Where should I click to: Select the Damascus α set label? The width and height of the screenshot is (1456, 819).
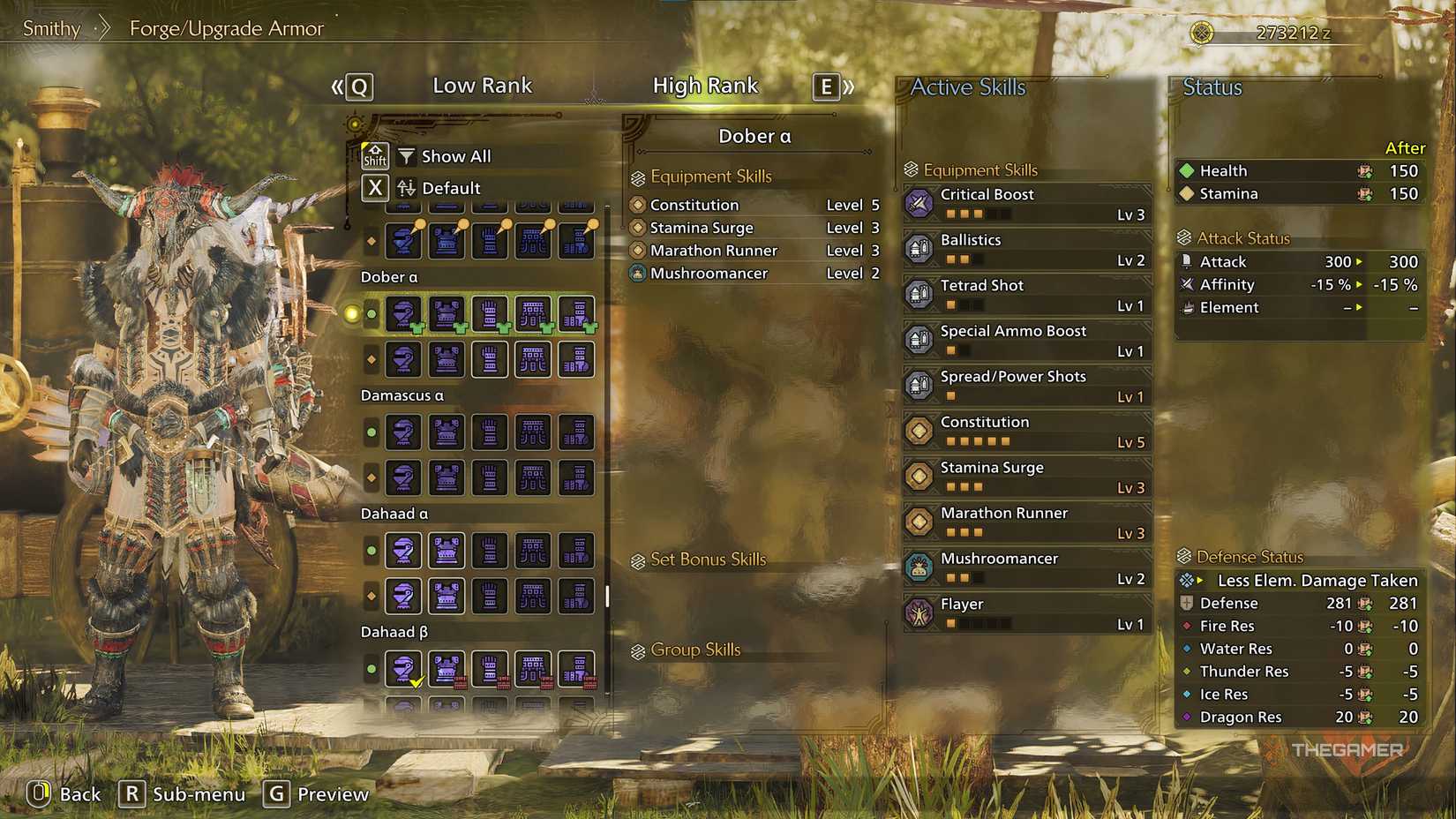coord(402,394)
